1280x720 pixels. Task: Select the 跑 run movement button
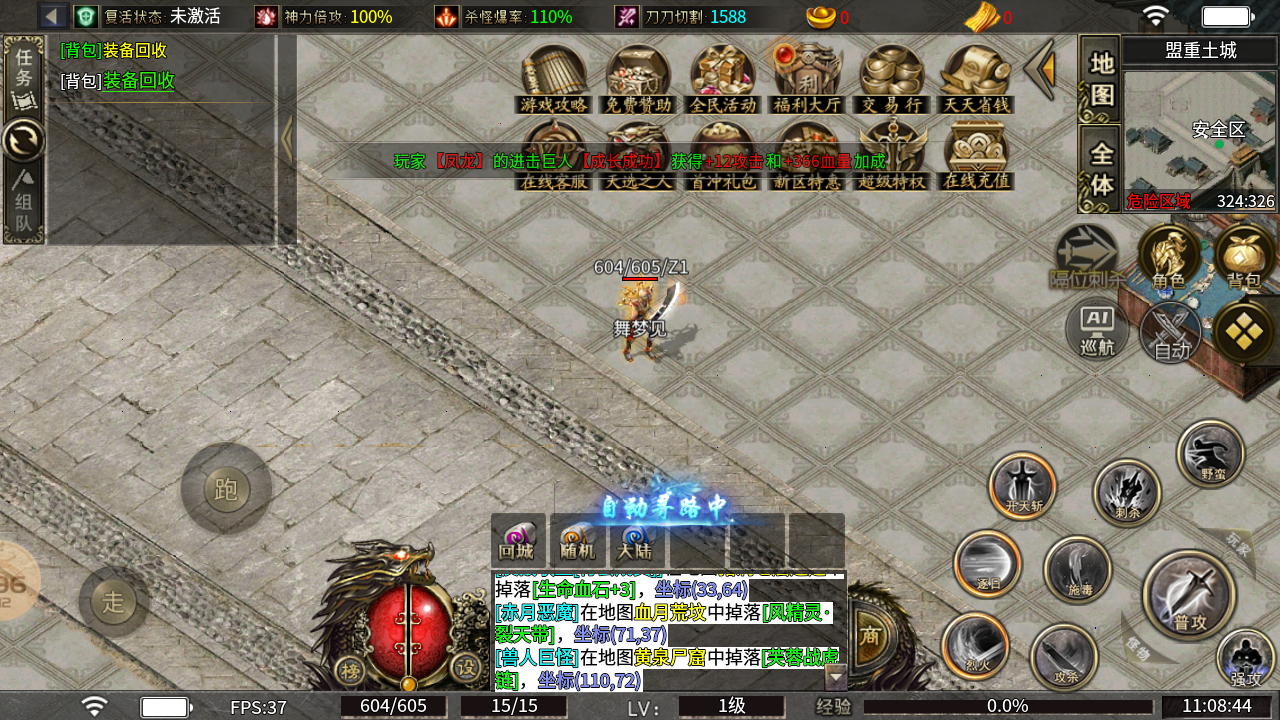click(x=226, y=489)
